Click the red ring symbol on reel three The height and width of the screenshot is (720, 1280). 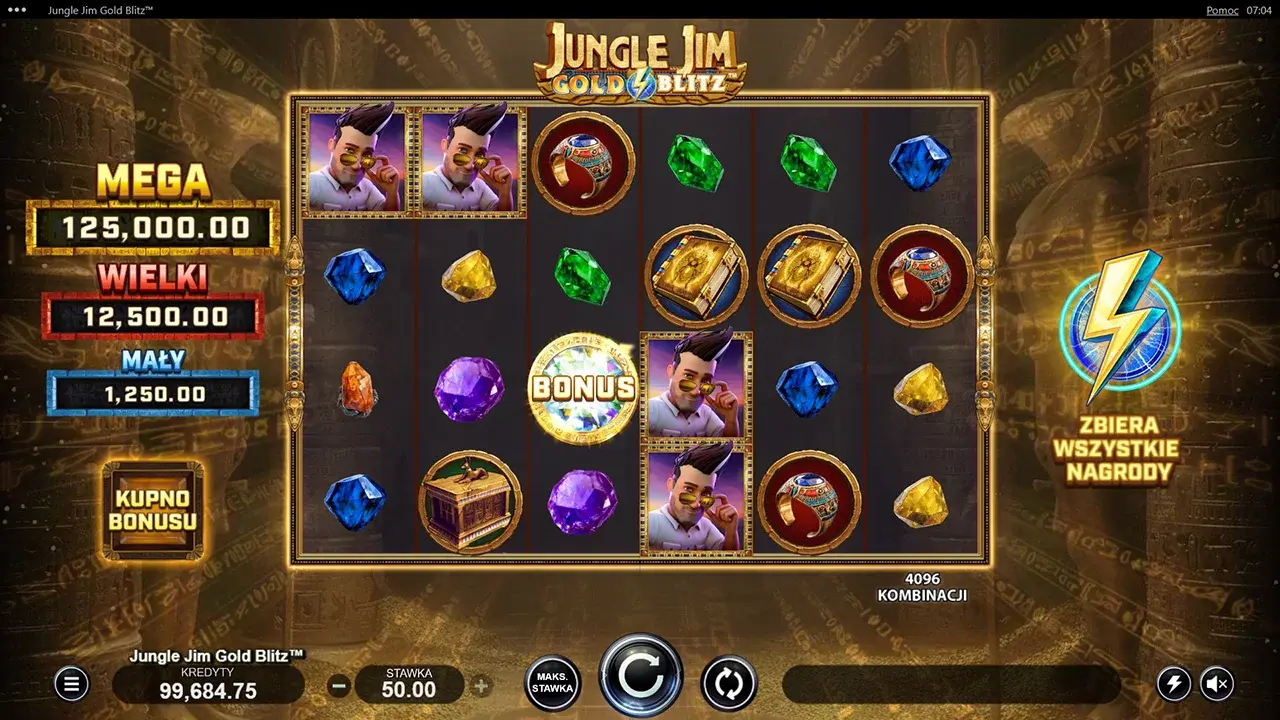pos(584,163)
